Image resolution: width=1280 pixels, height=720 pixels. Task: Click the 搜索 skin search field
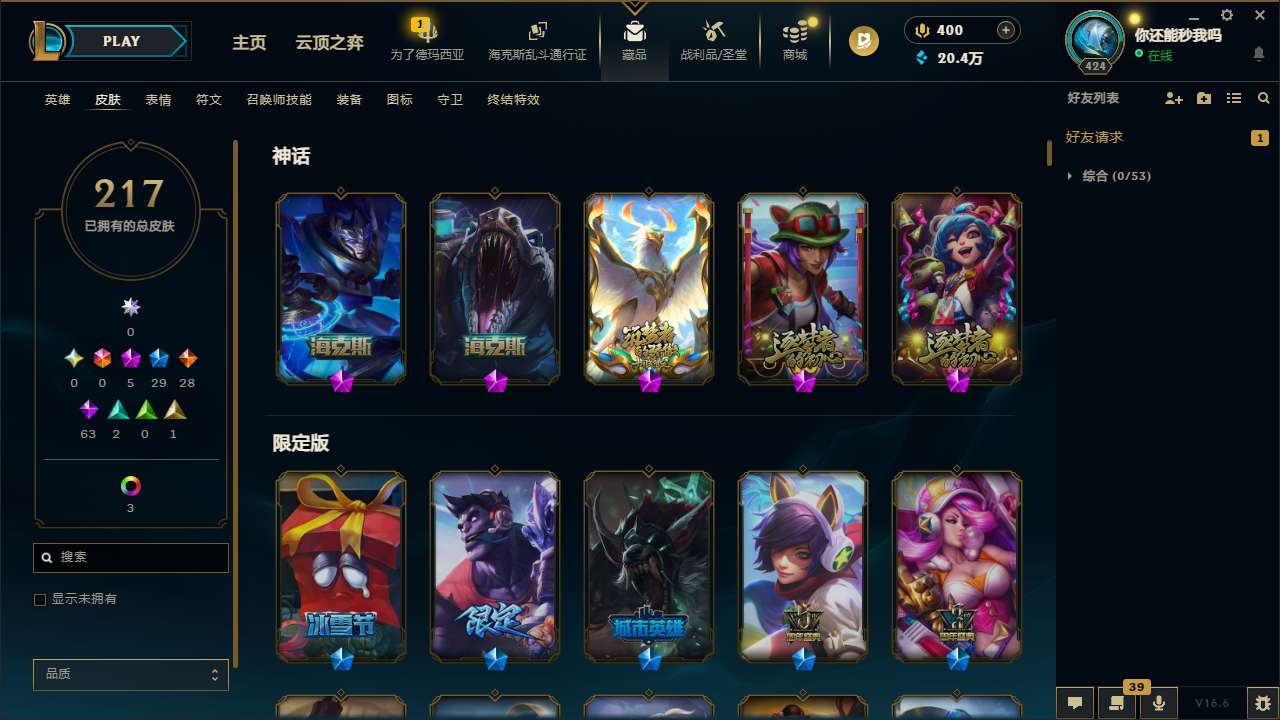tap(130, 557)
